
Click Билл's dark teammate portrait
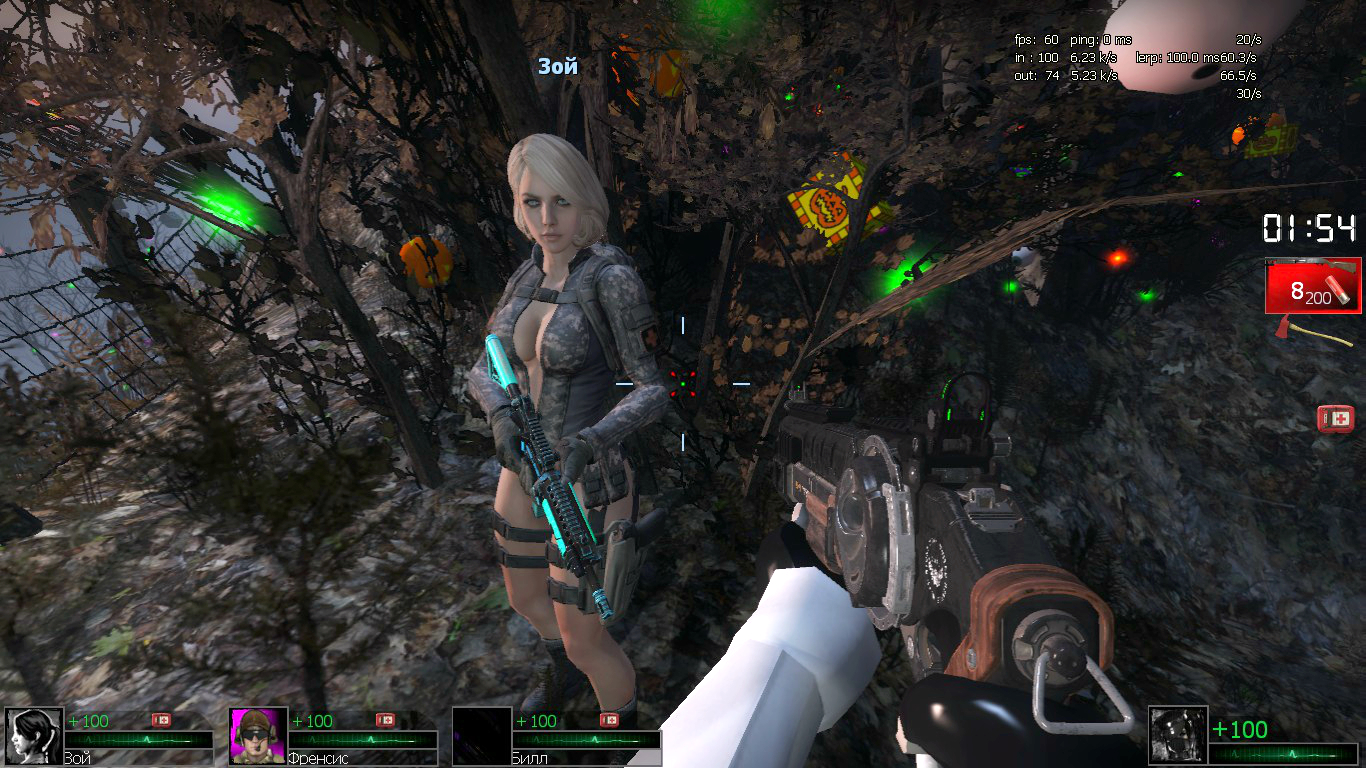coord(482,736)
